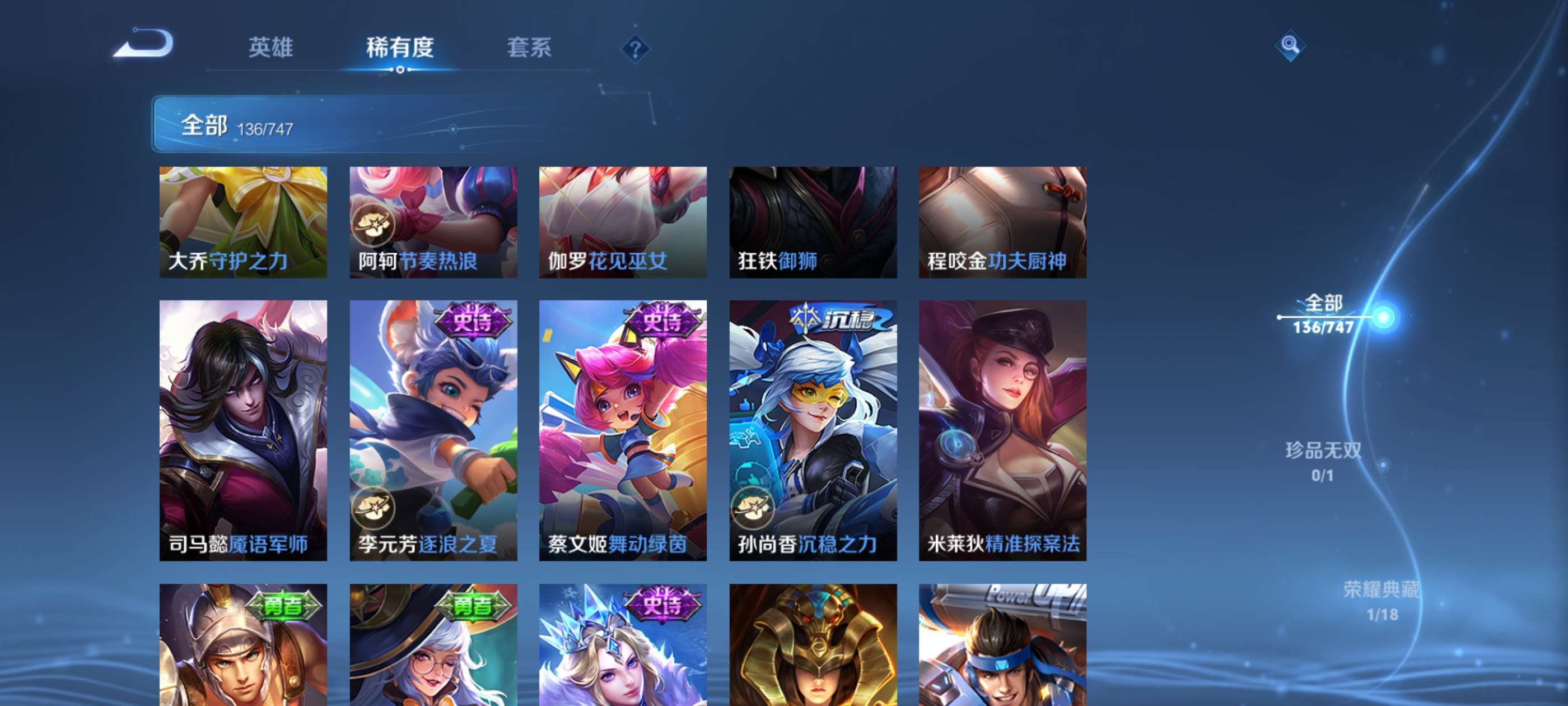This screenshot has width=1568, height=706.
Task: Open 狂铁御狮 skin thumbnail
Action: click(x=813, y=222)
